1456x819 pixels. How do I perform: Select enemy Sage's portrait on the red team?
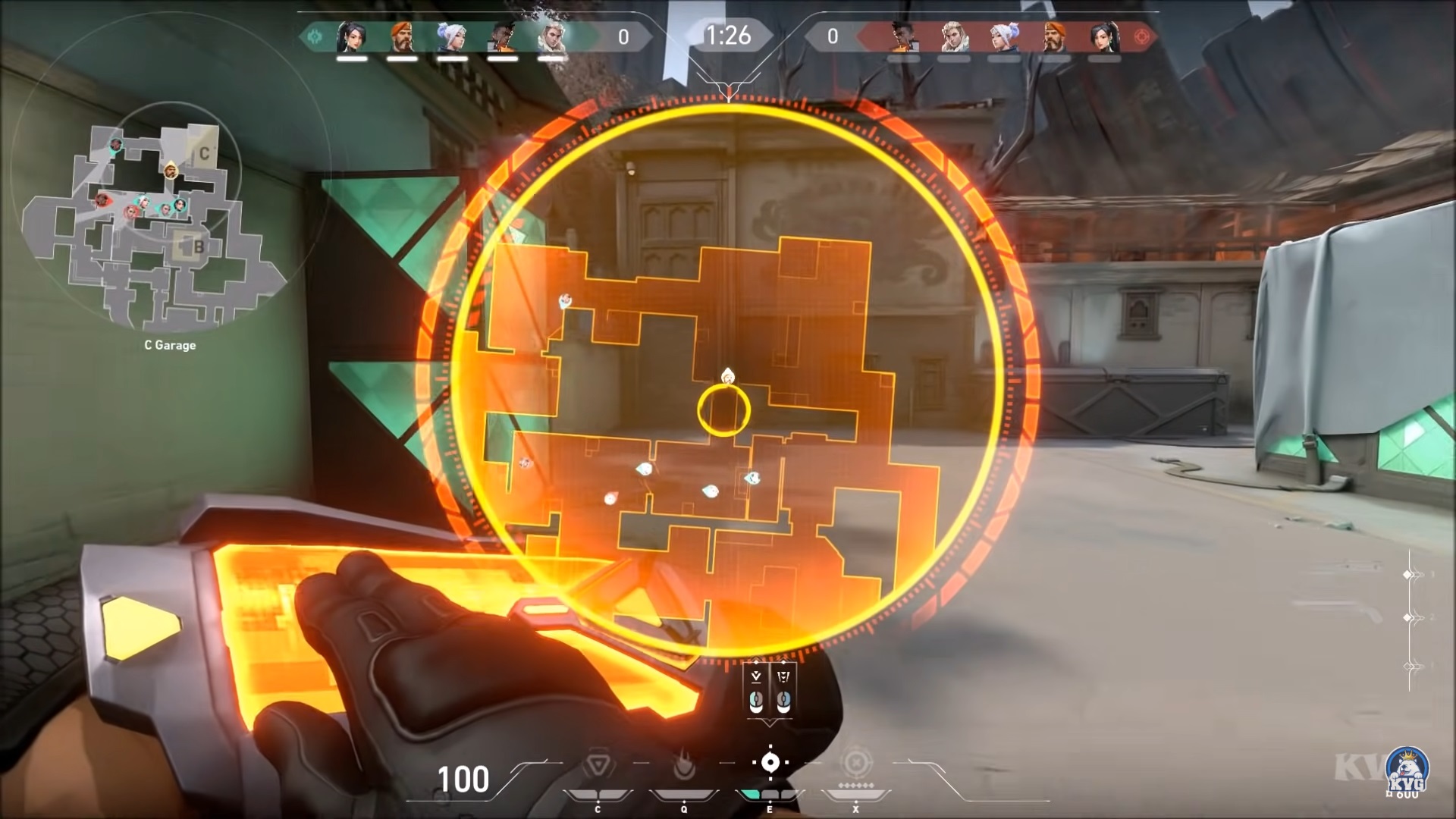pos(1103,36)
